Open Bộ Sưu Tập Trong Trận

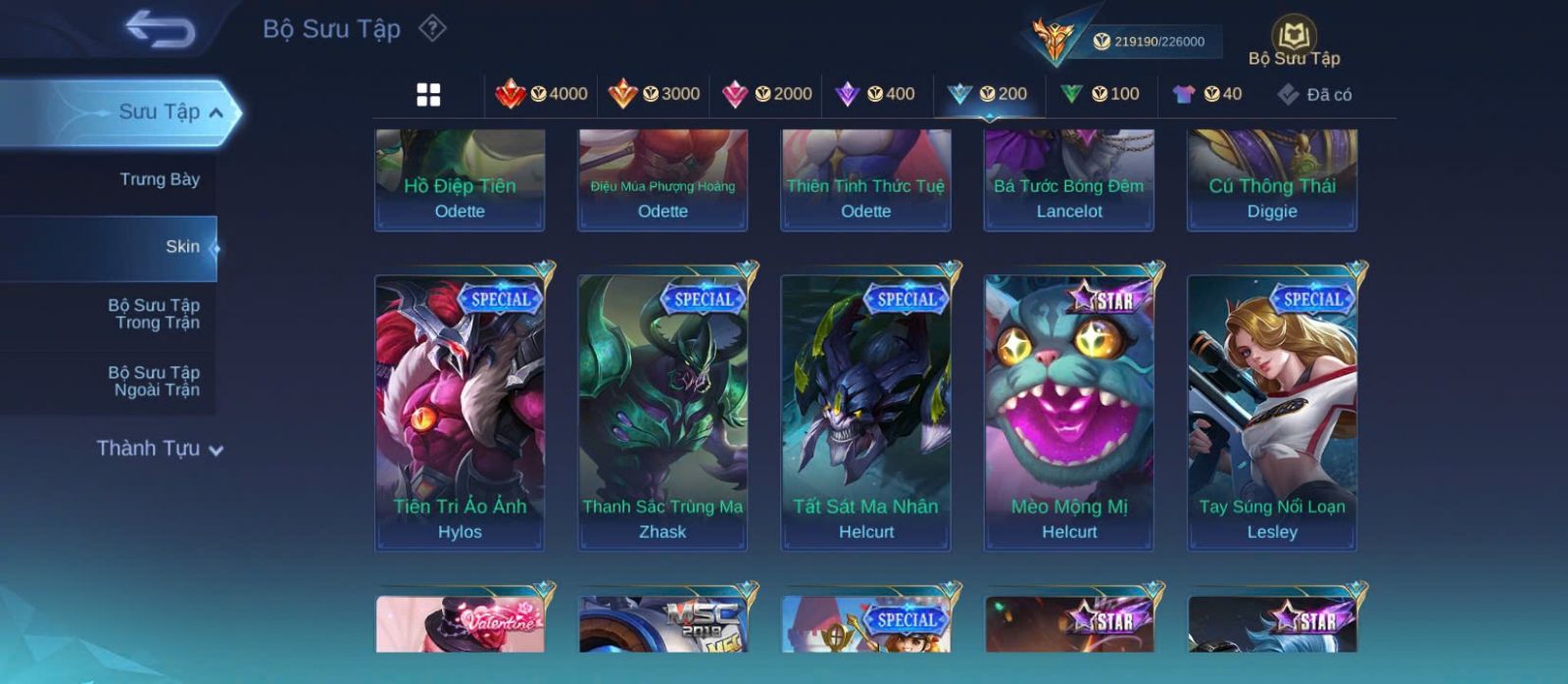coord(154,314)
